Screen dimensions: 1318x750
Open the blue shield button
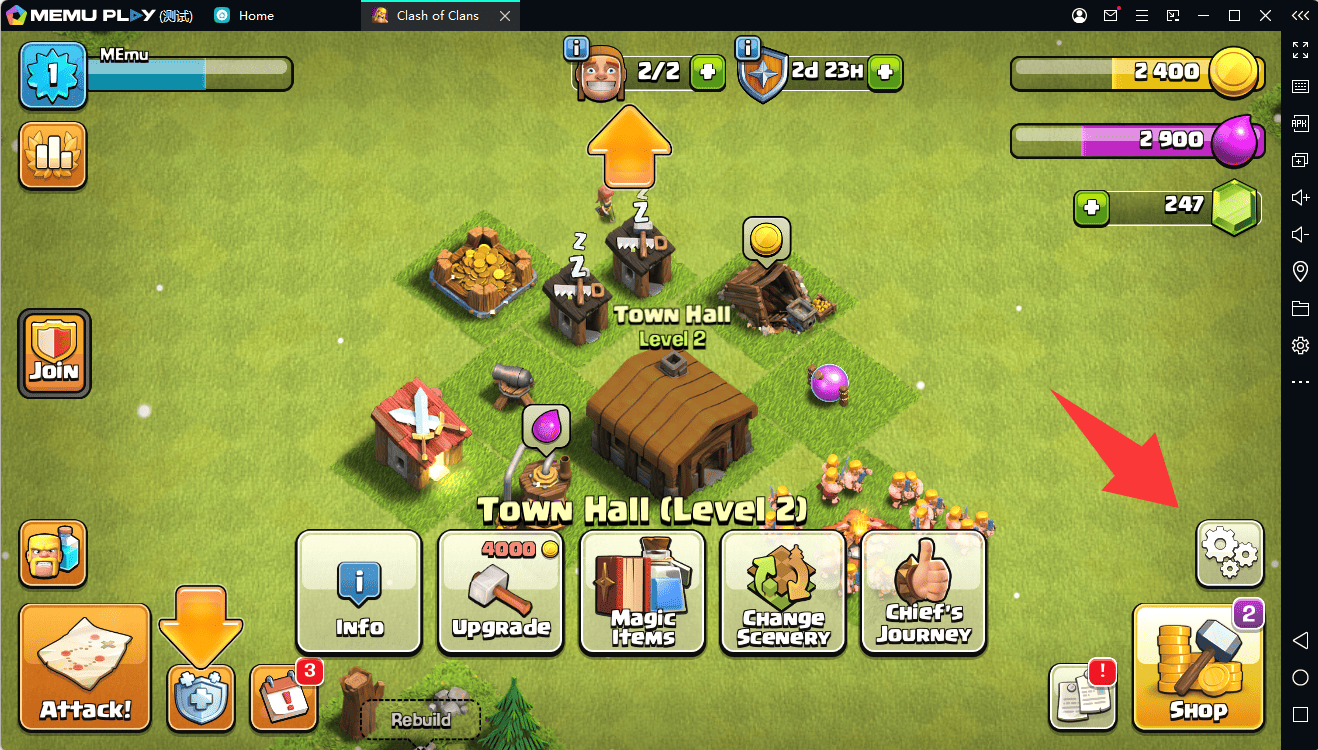[200, 697]
